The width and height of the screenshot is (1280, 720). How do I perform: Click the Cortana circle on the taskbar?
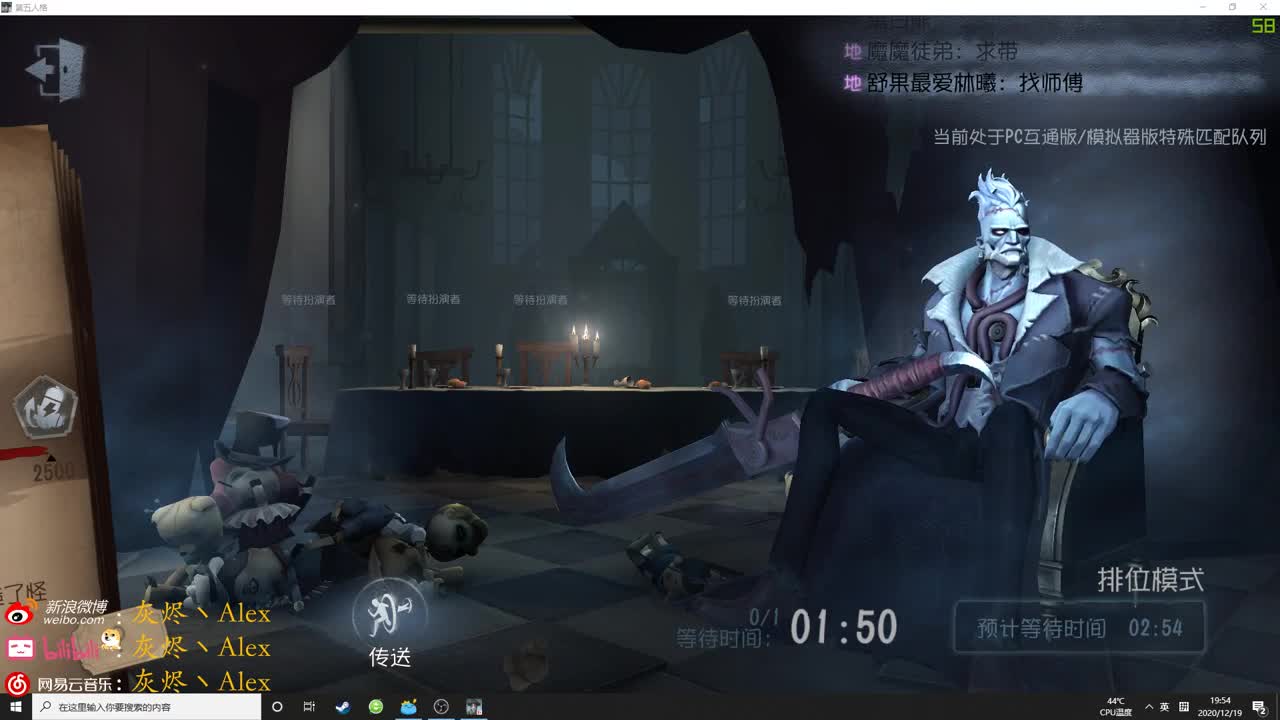coord(277,707)
